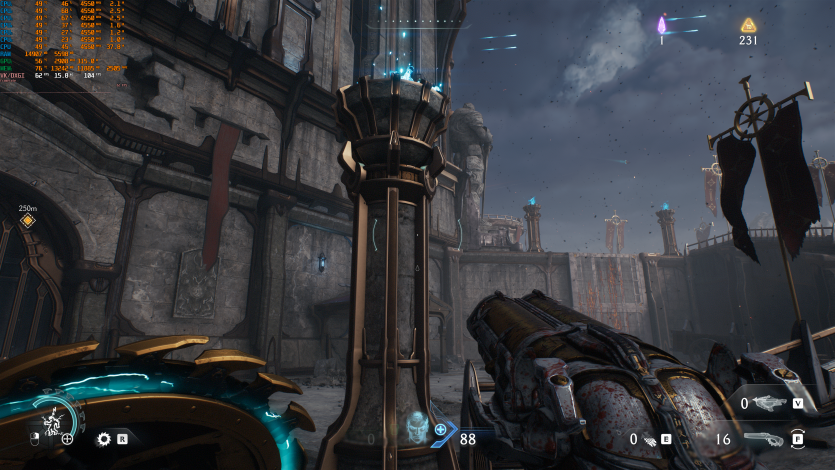Select the shield saw rune icon
Image resolution: width=835 pixels, height=470 pixels.
tap(103, 438)
